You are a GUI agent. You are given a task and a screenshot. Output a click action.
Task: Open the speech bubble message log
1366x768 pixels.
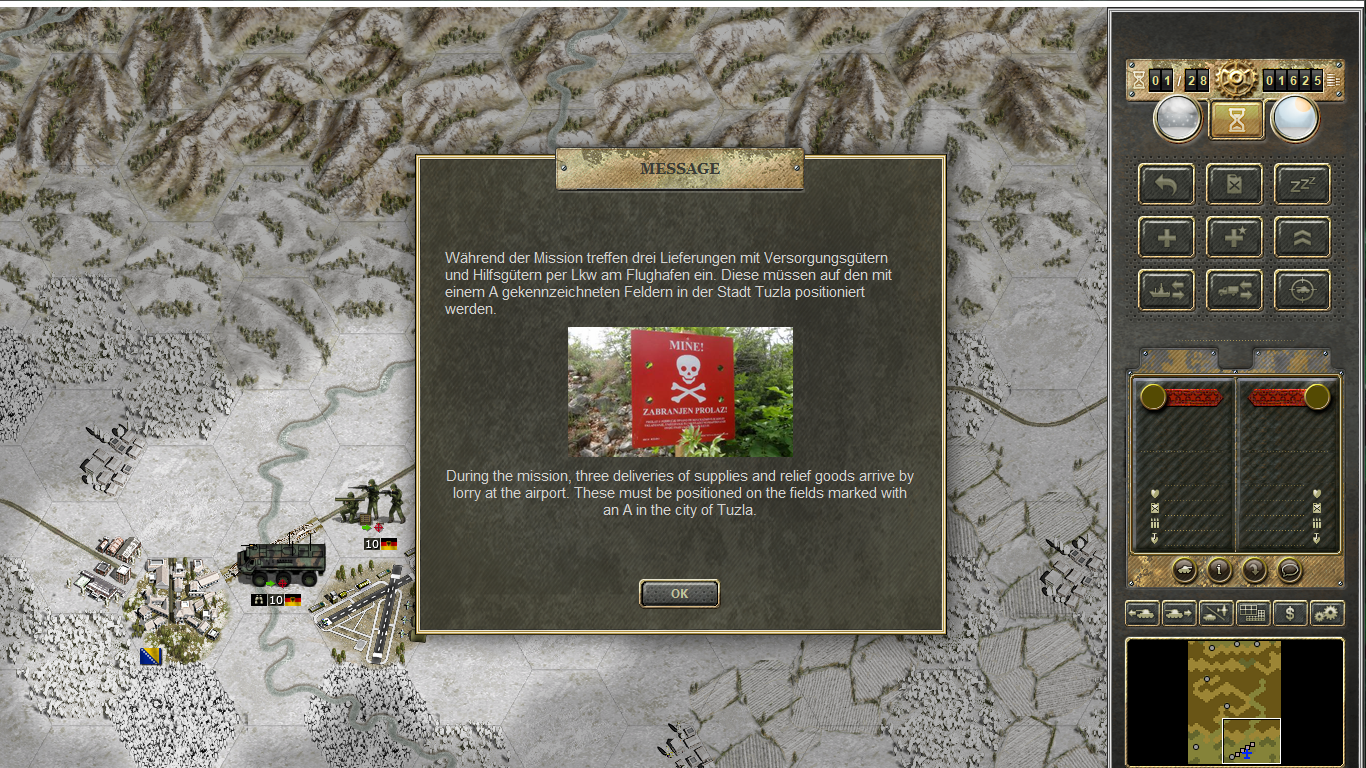pos(1290,570)
